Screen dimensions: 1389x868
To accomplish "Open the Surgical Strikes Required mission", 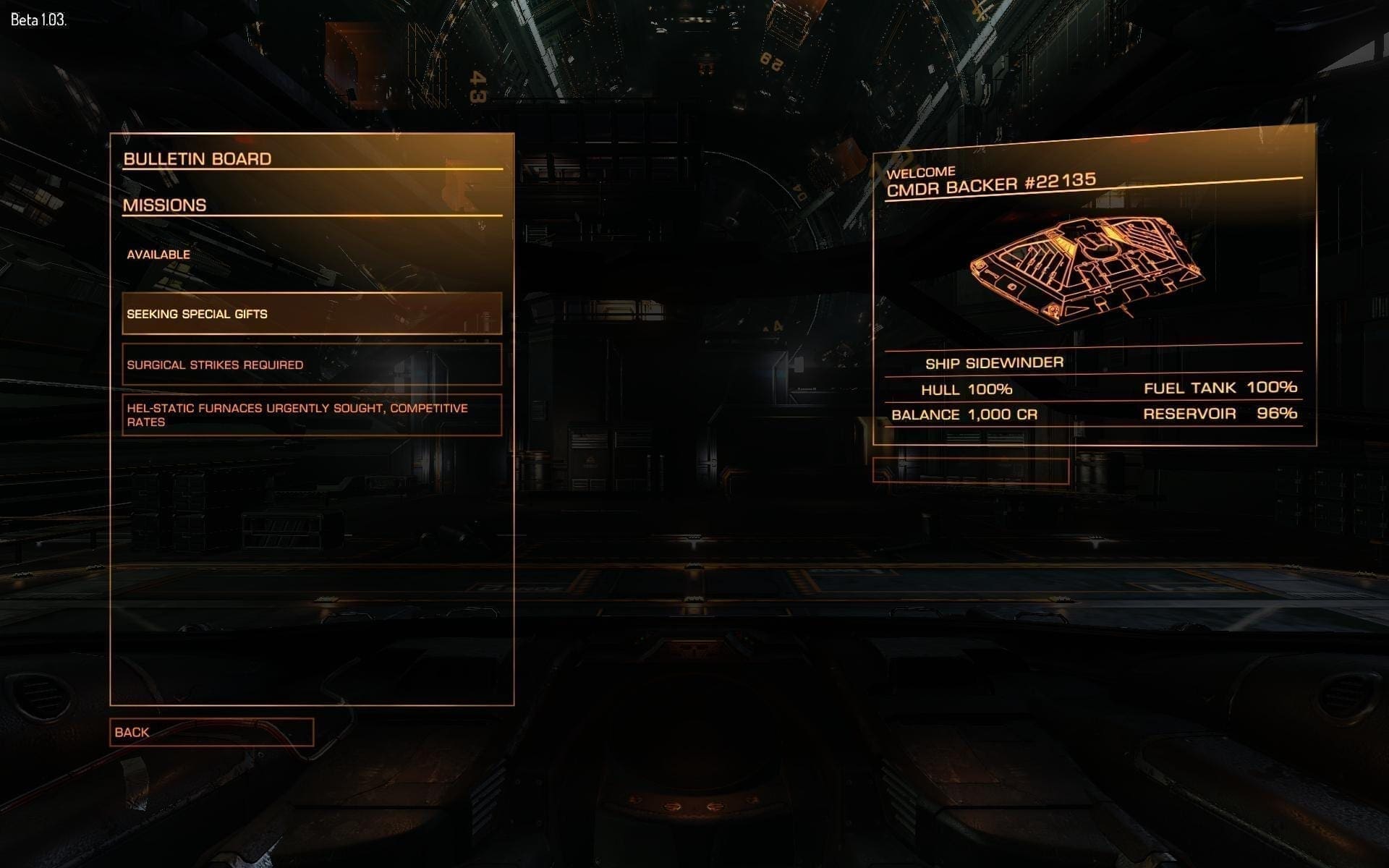I will pos(312,365).
